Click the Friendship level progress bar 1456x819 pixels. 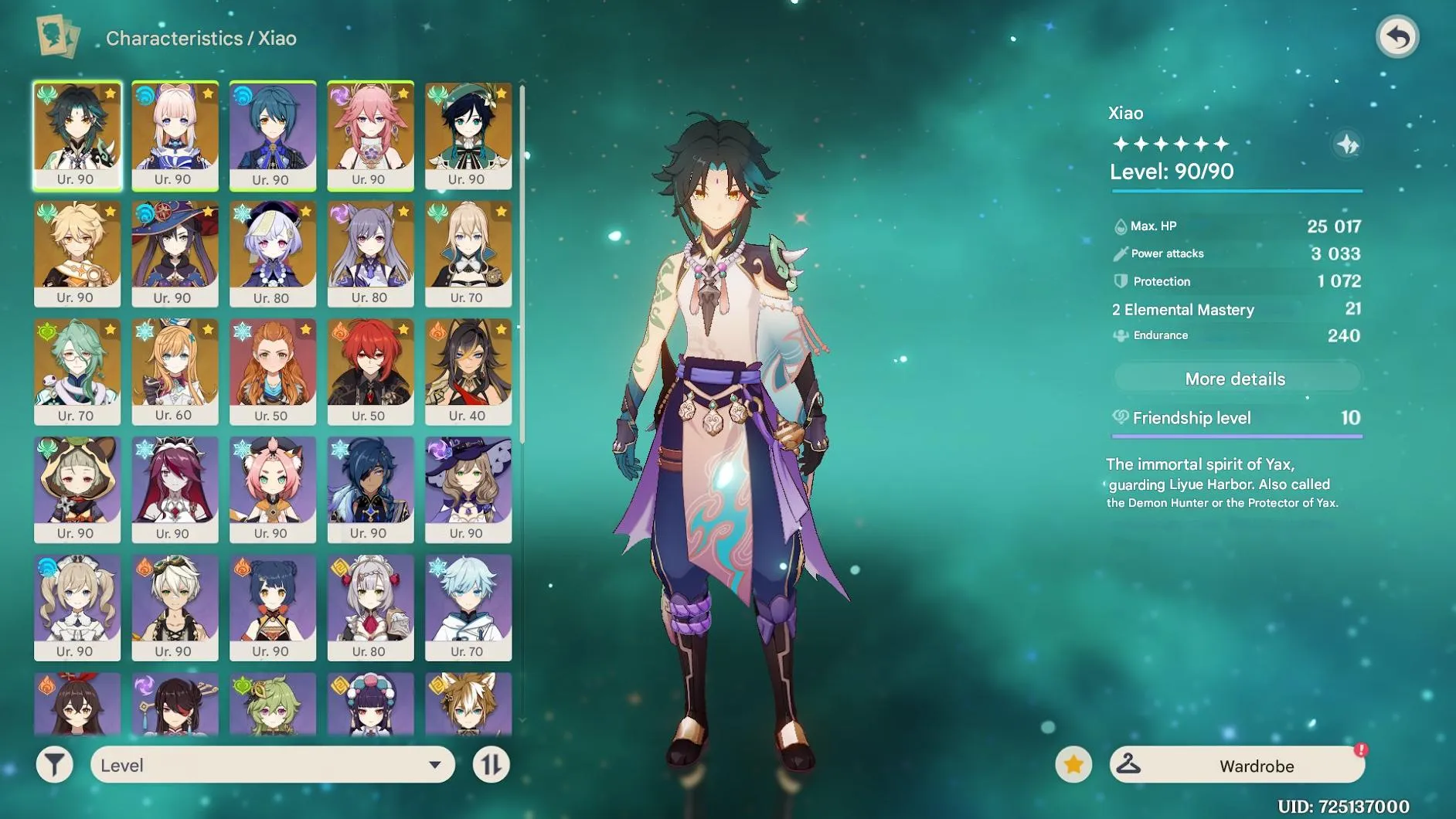[x=1235, y=437]
